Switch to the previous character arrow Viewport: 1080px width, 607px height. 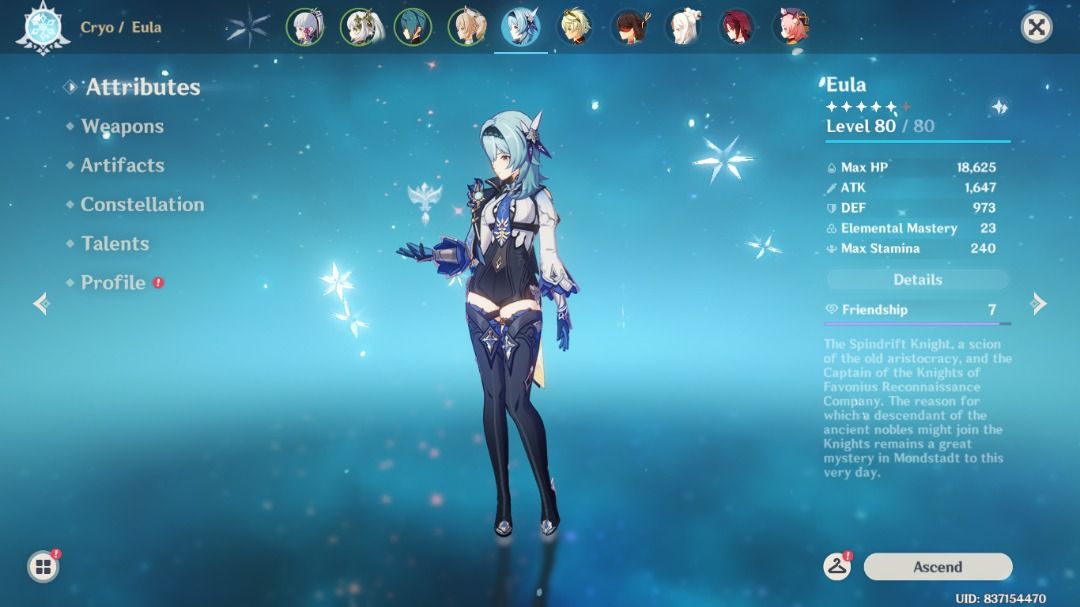(x=41, y=303)
